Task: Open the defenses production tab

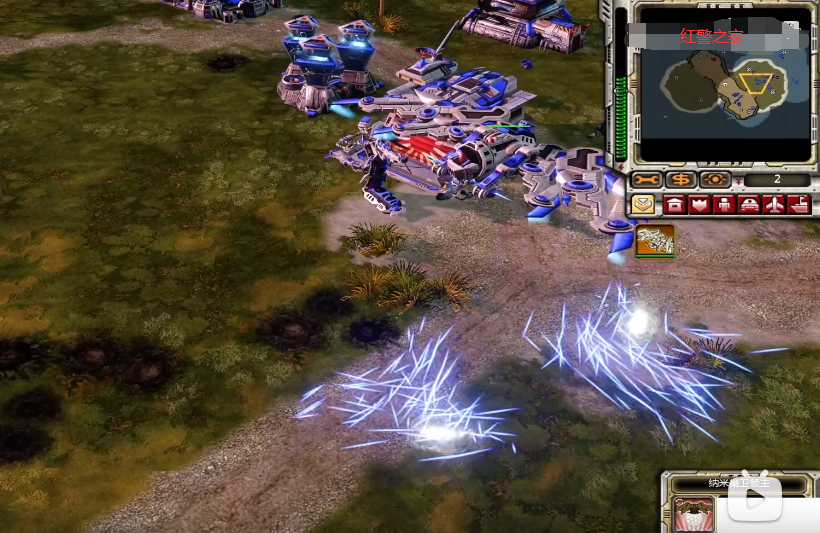Action: tap(699, 205)
